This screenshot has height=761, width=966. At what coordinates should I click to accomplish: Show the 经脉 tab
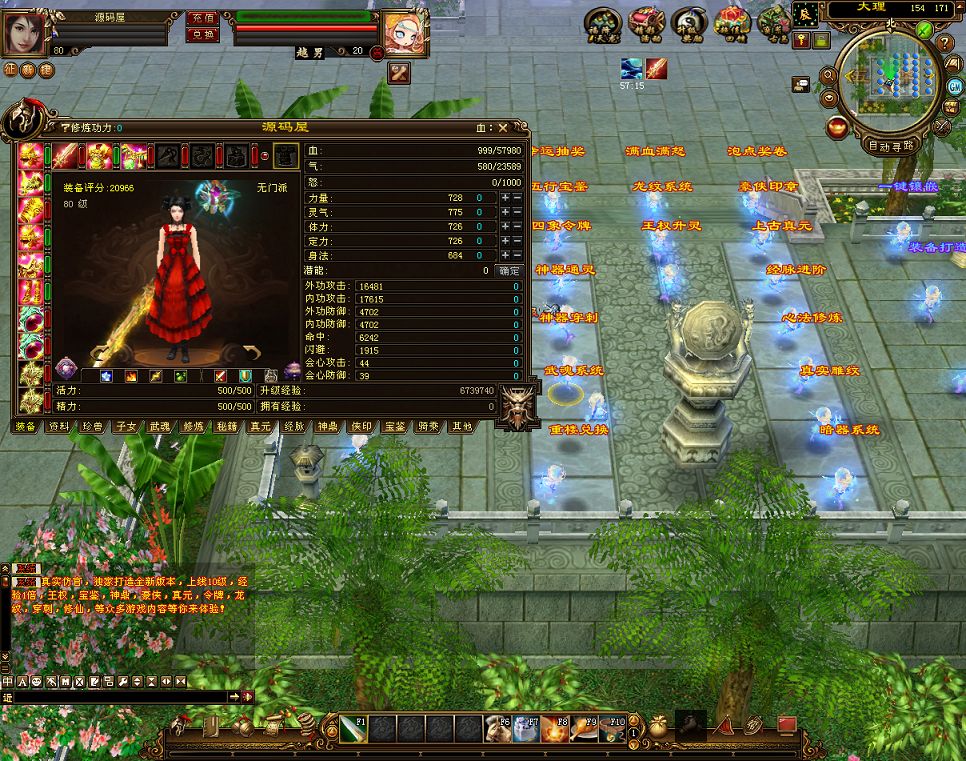(x=294, y=426)
